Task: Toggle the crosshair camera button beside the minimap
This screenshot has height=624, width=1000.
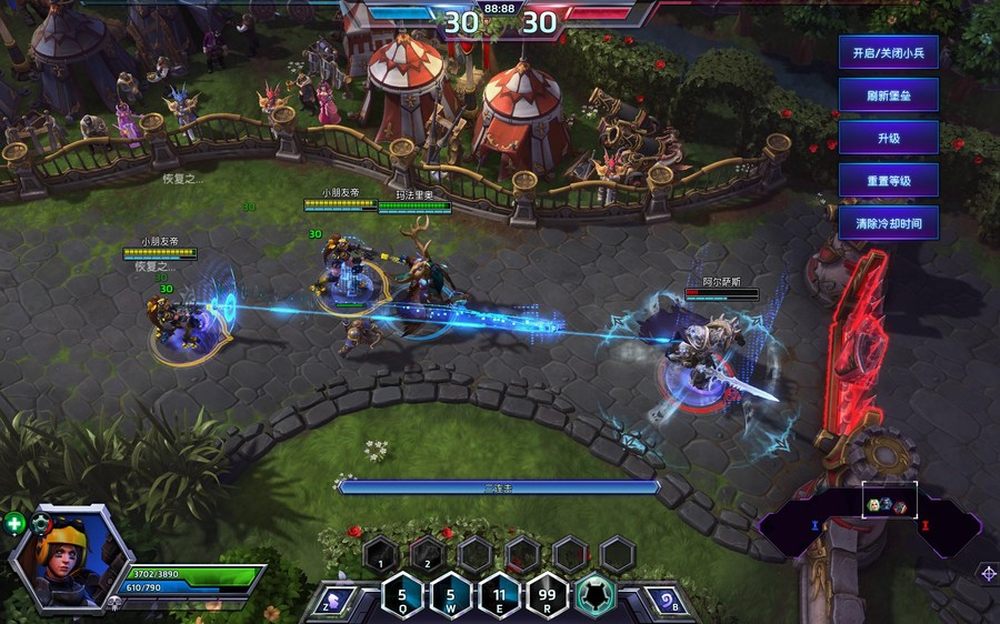Action: click(988, 573)
